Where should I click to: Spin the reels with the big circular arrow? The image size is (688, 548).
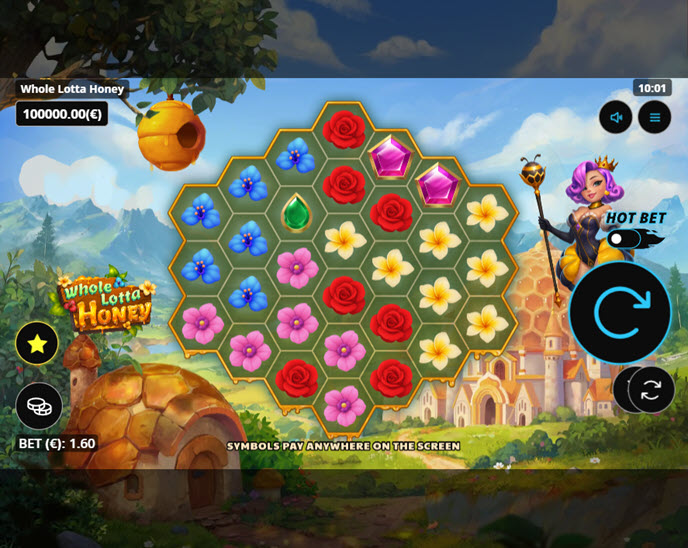pos(620,313)
